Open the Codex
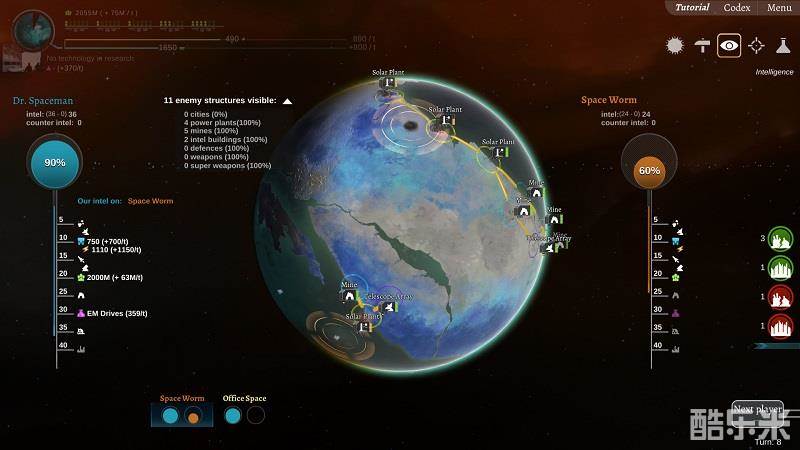The height and width of the screenshot is (450, 800). pos(737,8)
